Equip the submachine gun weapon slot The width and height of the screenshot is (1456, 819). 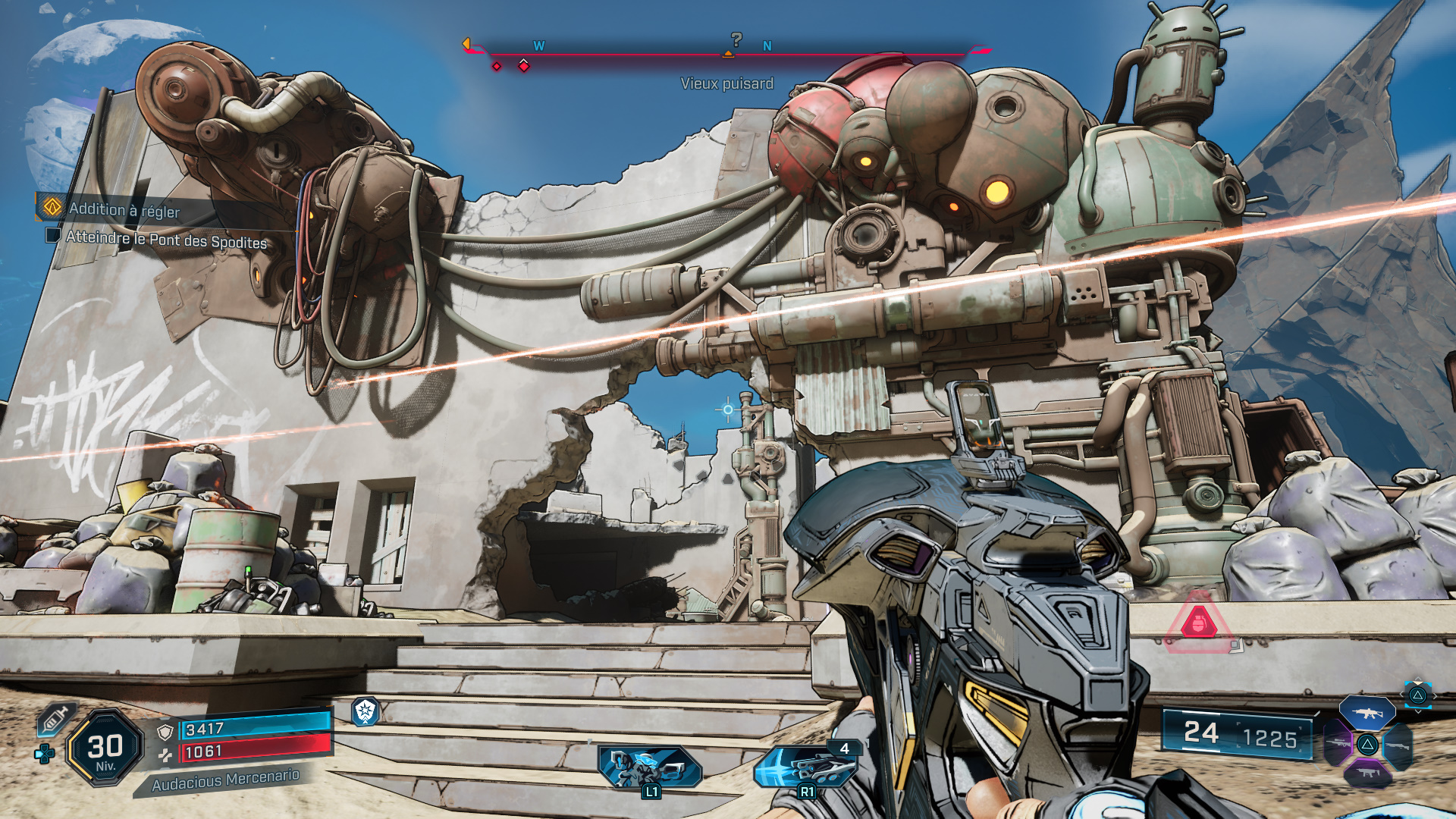pos(1367,773)
